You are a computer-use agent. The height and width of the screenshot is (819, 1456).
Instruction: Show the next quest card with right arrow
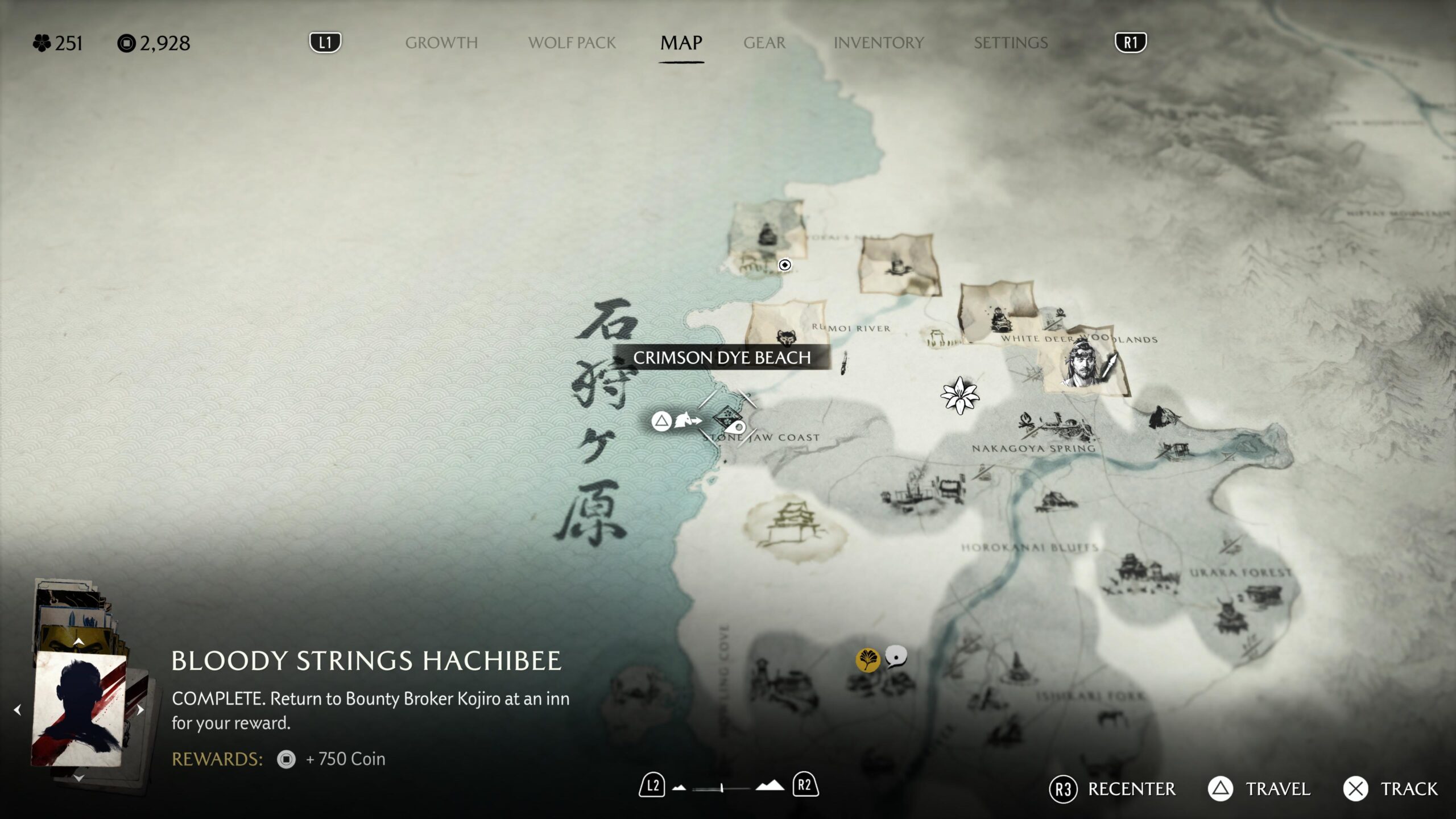pos(140,710)
